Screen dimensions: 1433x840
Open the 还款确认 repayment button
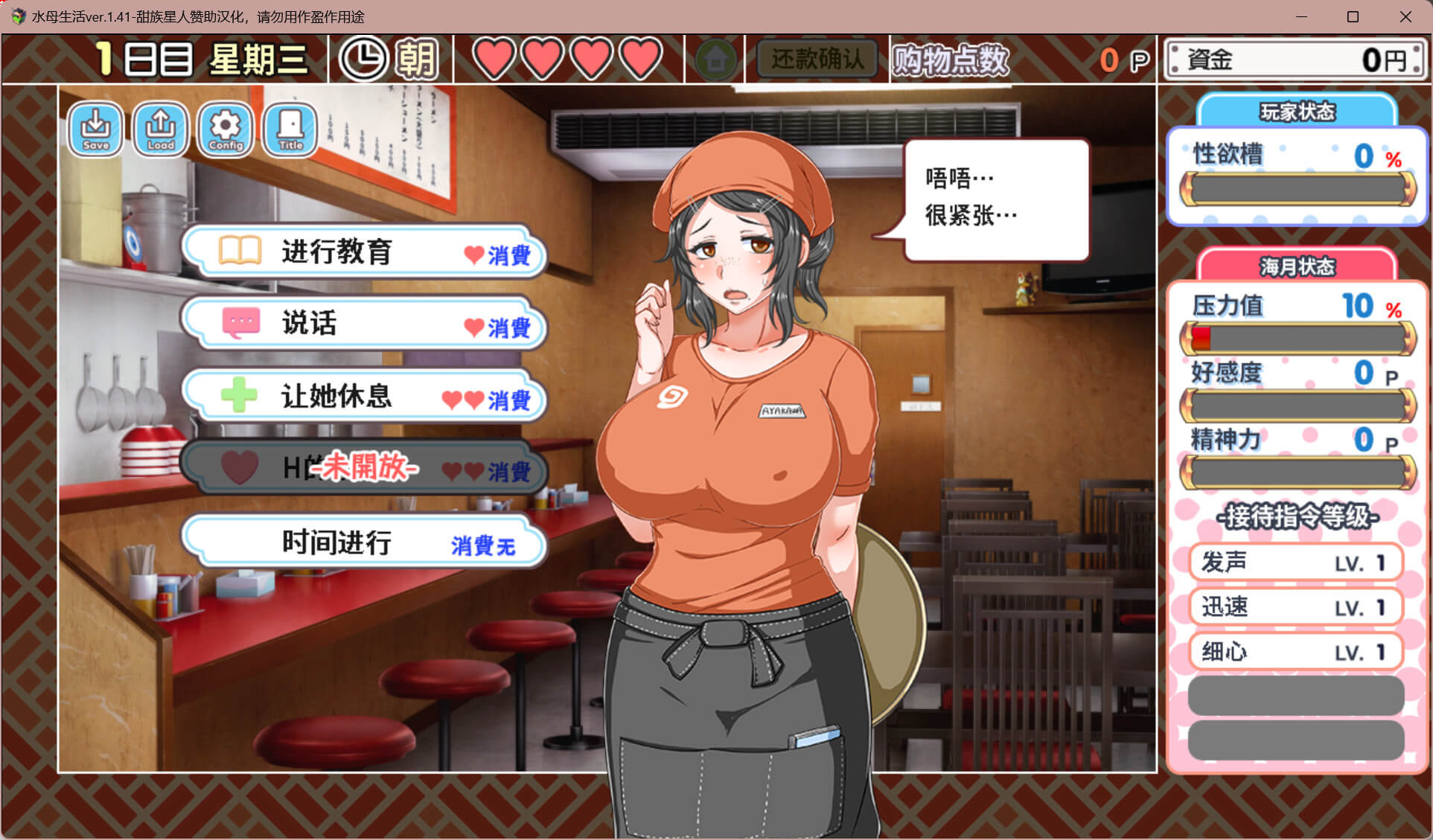tap(817, 59)
